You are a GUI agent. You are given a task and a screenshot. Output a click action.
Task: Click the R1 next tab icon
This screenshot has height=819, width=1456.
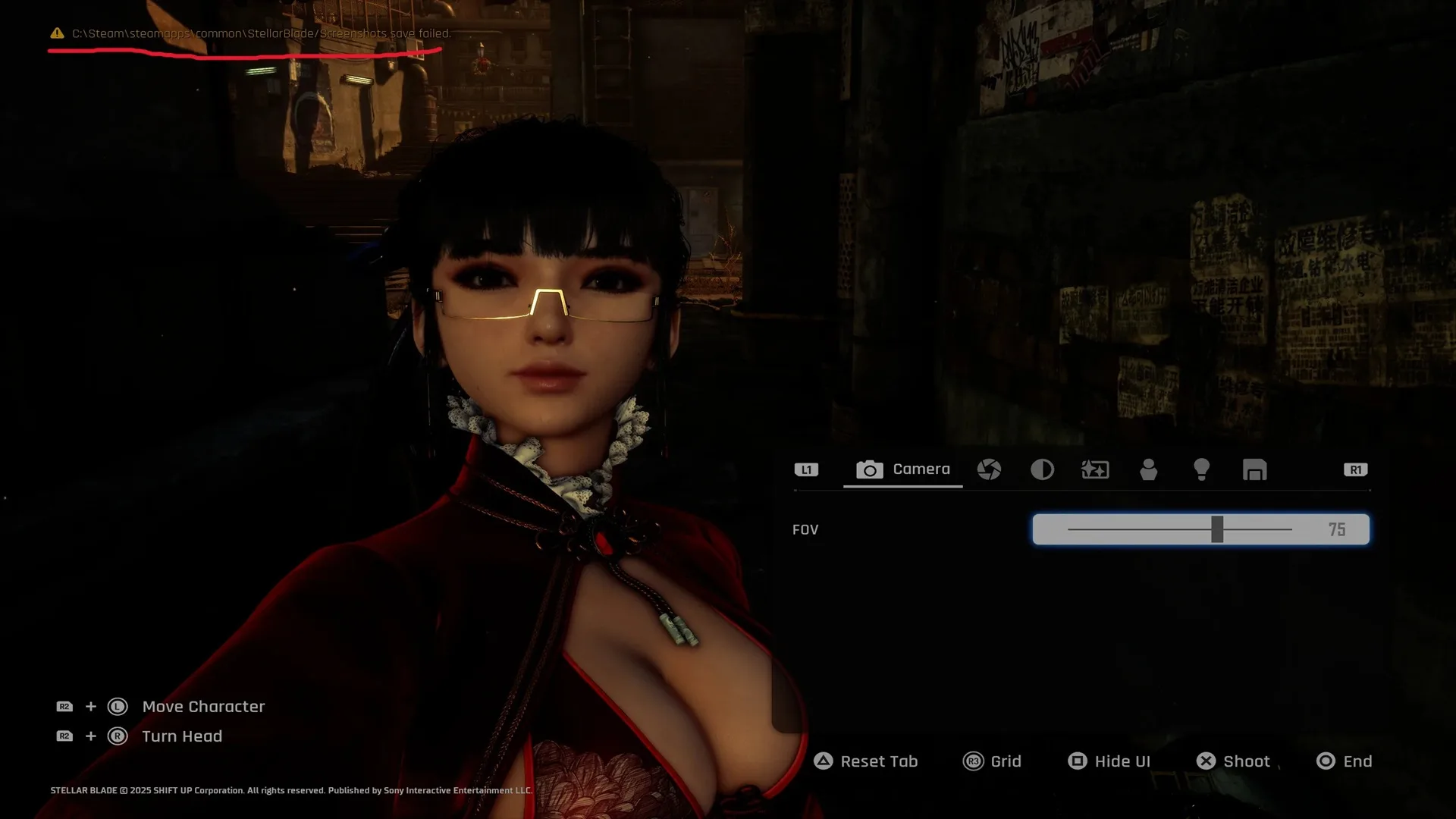click(1355, 469)
